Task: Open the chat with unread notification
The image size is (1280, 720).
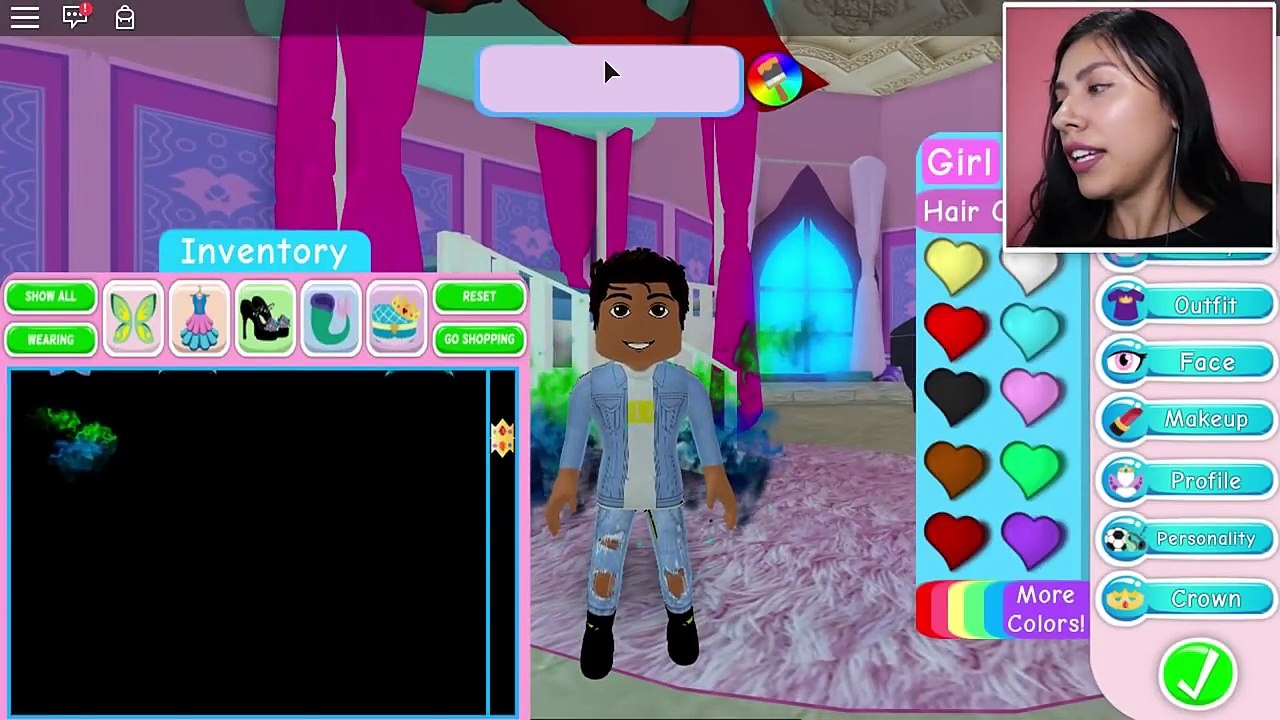Action: (74, 17)
